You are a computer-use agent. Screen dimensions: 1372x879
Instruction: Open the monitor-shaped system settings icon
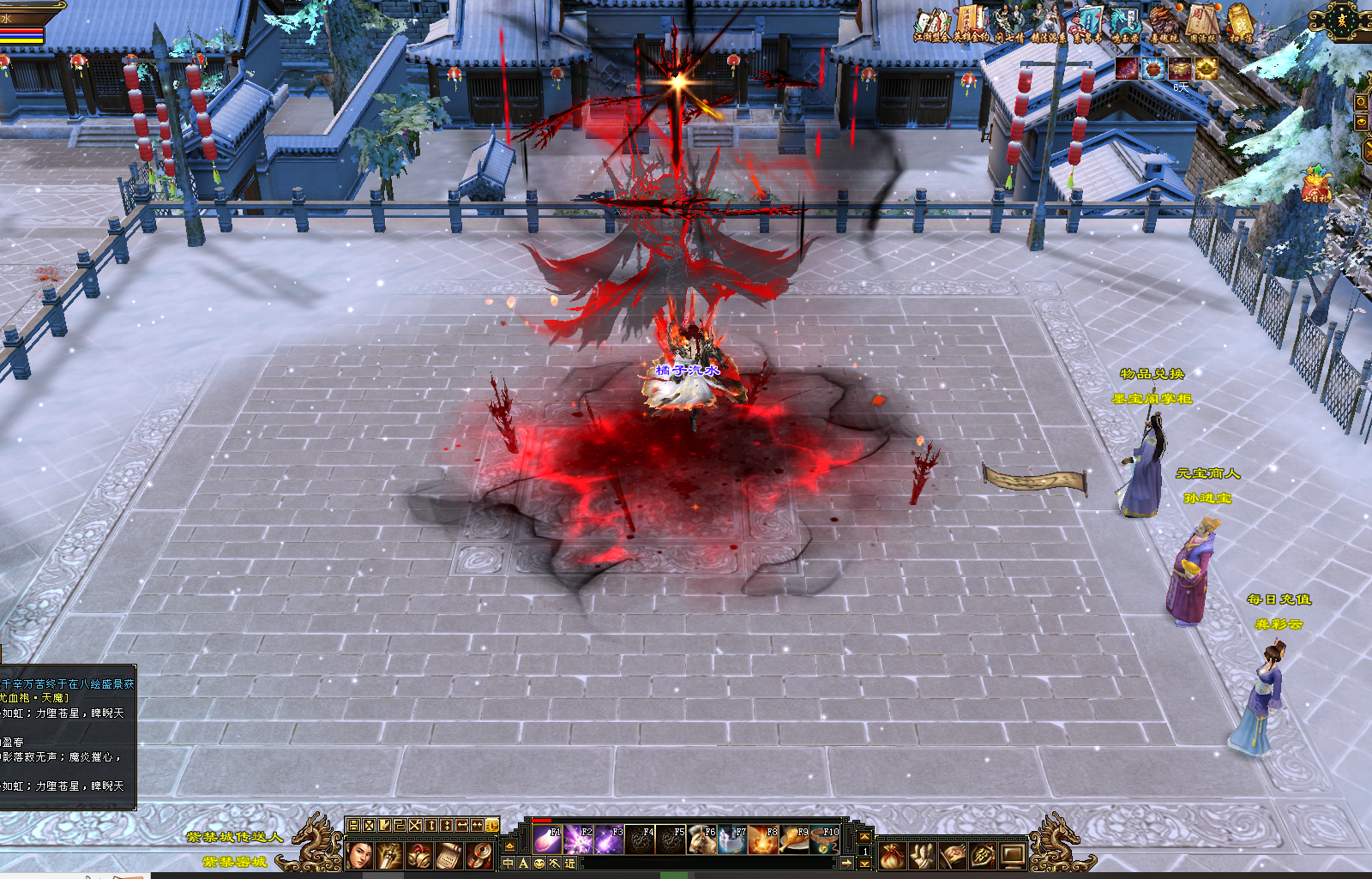pyautogui.click(x=1013, y=855)
